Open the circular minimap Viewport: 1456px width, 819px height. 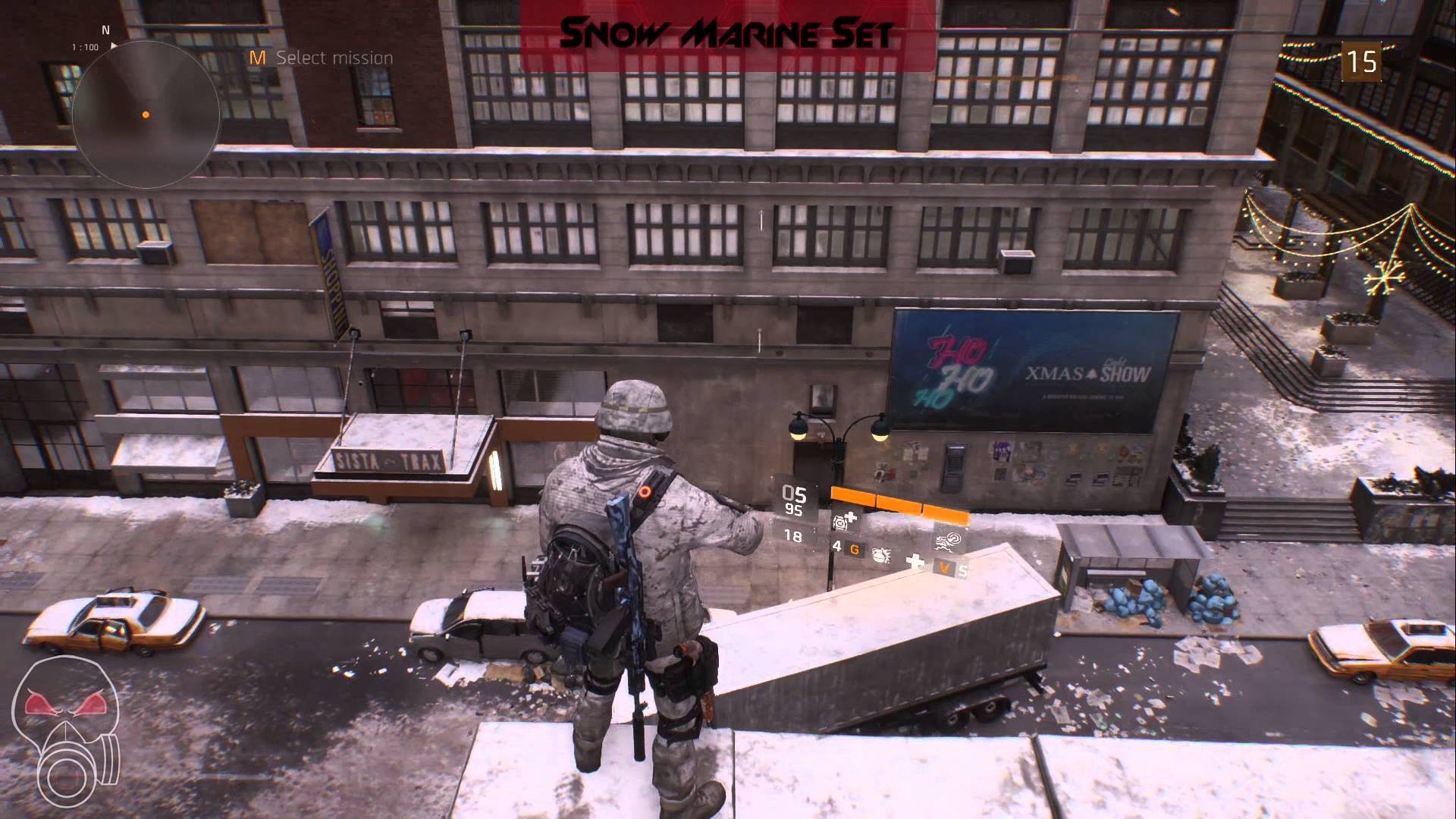[x=146, y=115]
